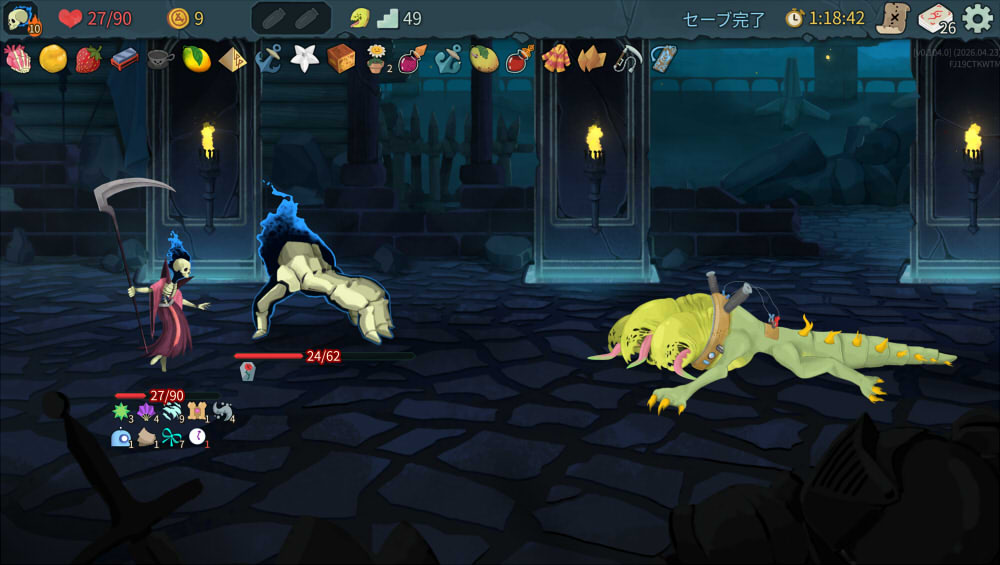Viewport: 1000px width, 565px height.
Task: Inspect the teal ribbon bow buff icon
Action: tap(172, 437)
